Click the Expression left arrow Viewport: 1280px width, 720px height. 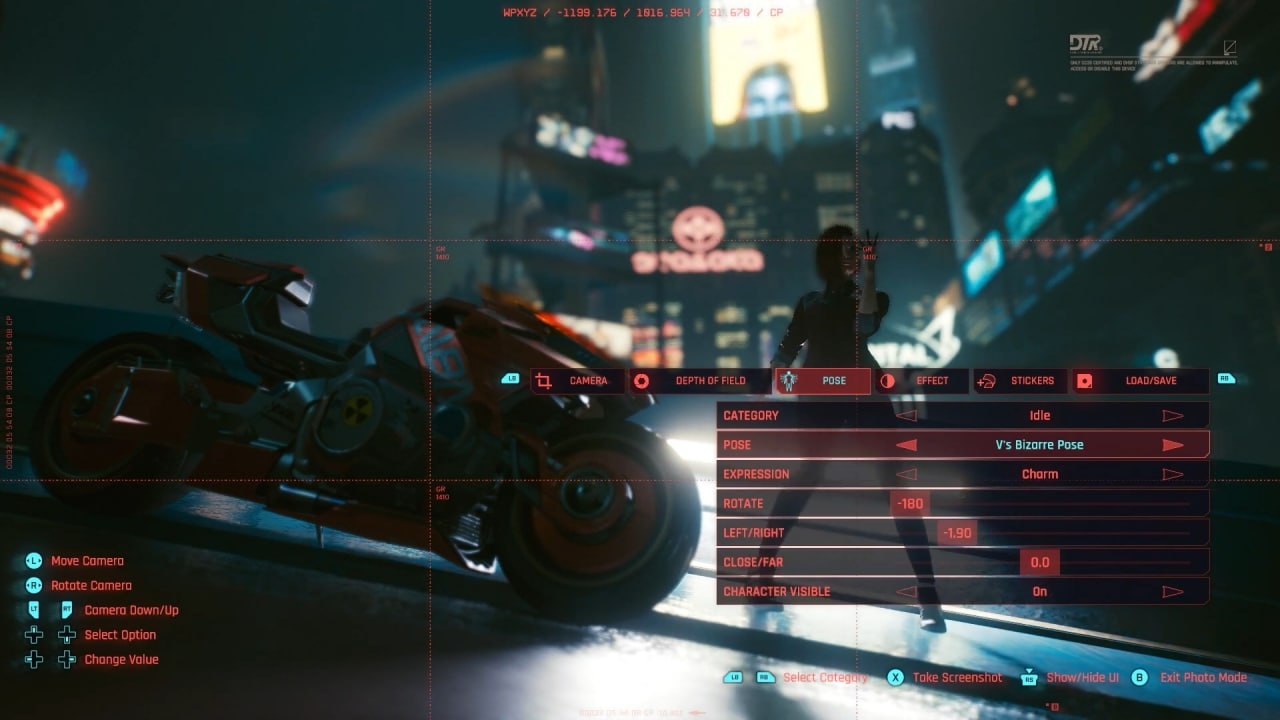906,475
